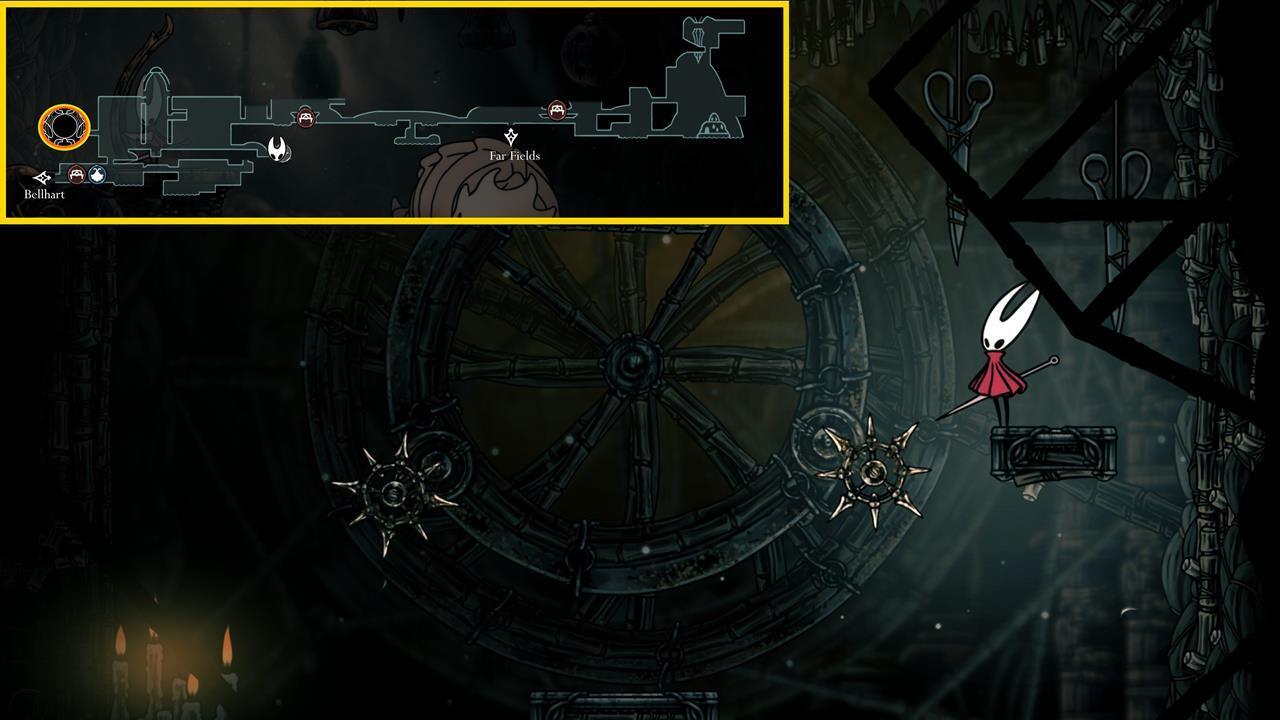Select Hornet's position marker on the minimap
1280x720 pixels.
[x=278, y=150]
